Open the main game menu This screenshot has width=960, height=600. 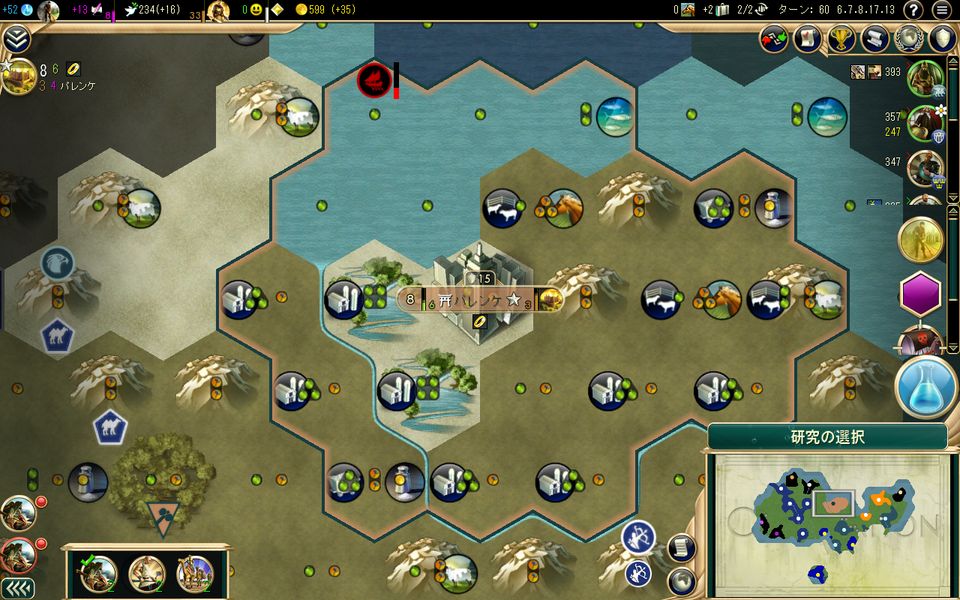pos(941,10)
